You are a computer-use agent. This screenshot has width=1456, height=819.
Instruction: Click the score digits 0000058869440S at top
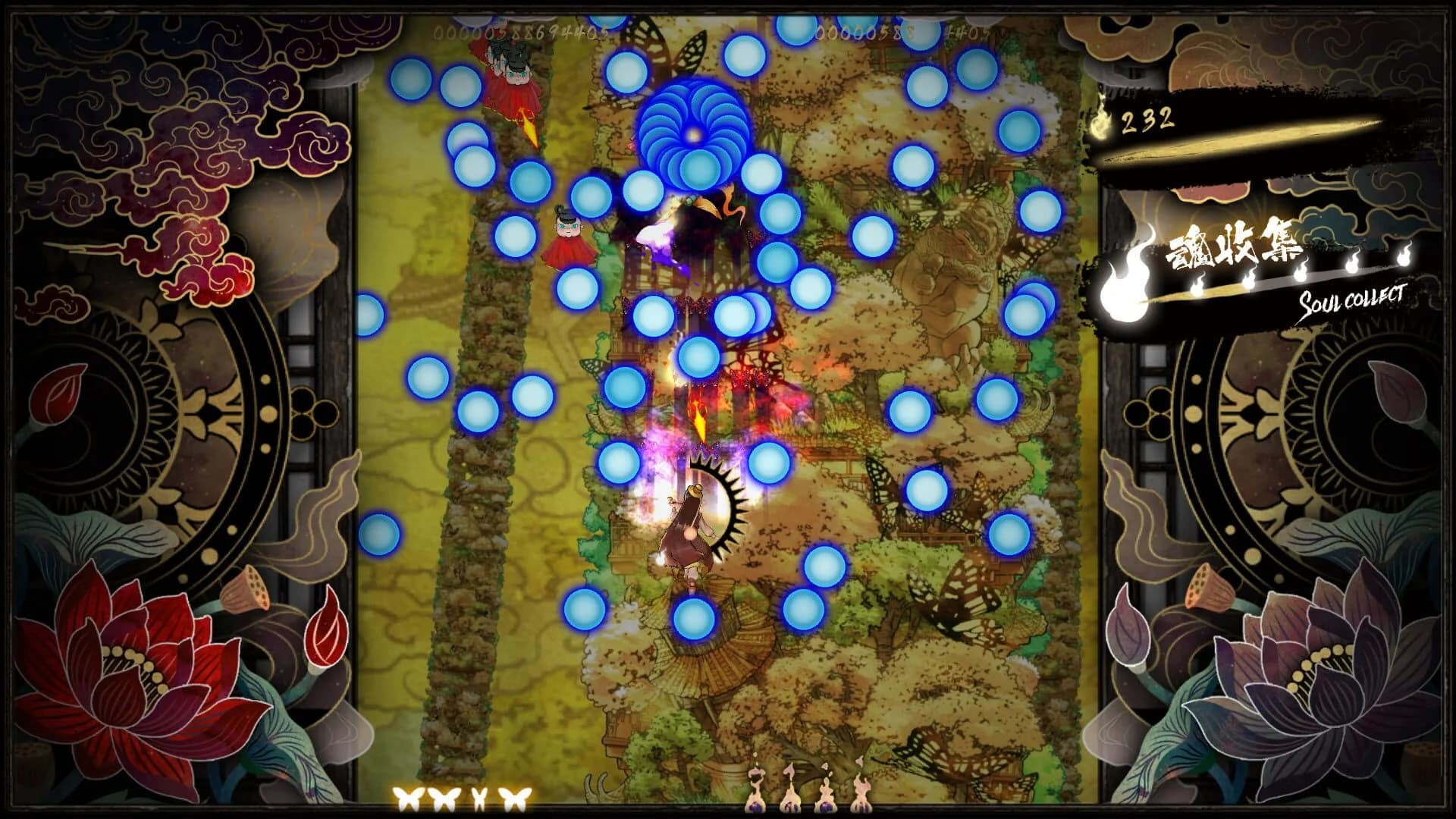tap(521, 32)
